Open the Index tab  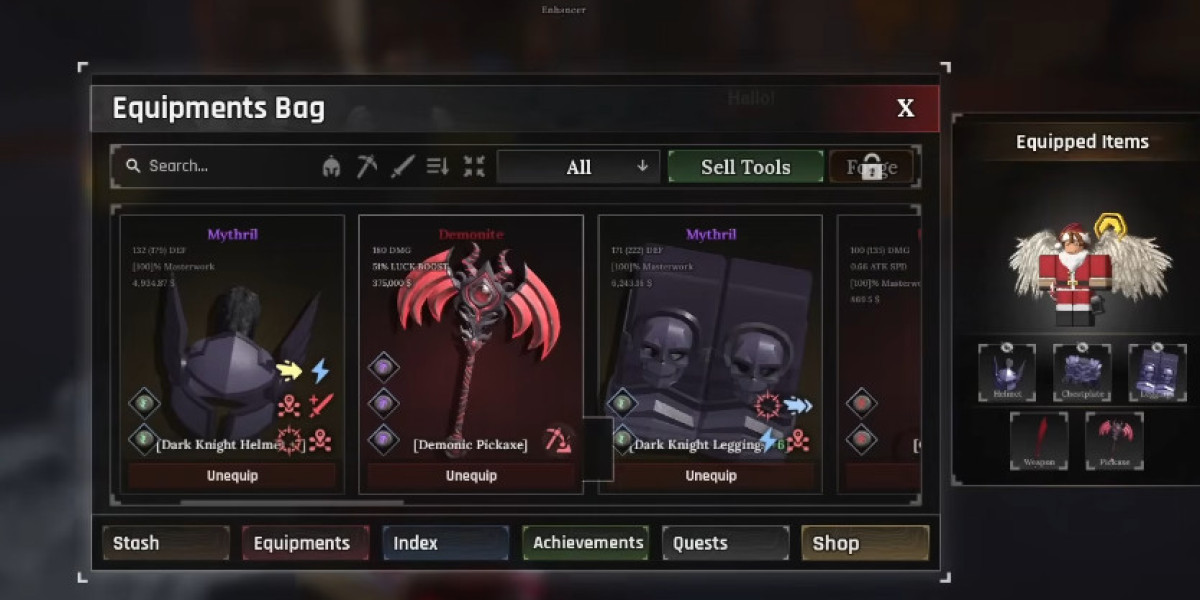[x=445, y=543]
